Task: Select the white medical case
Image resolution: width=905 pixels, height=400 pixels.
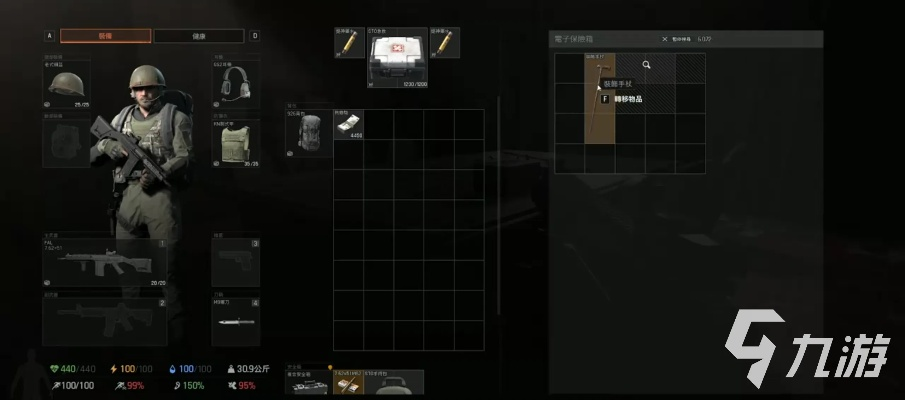Action: [397, 59]
